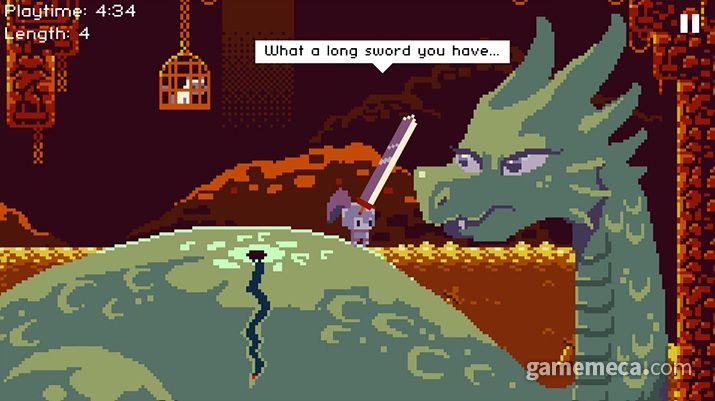Pause the game with the pause button
This screenshot has height=401, width=715.
[x=690, y=23]
